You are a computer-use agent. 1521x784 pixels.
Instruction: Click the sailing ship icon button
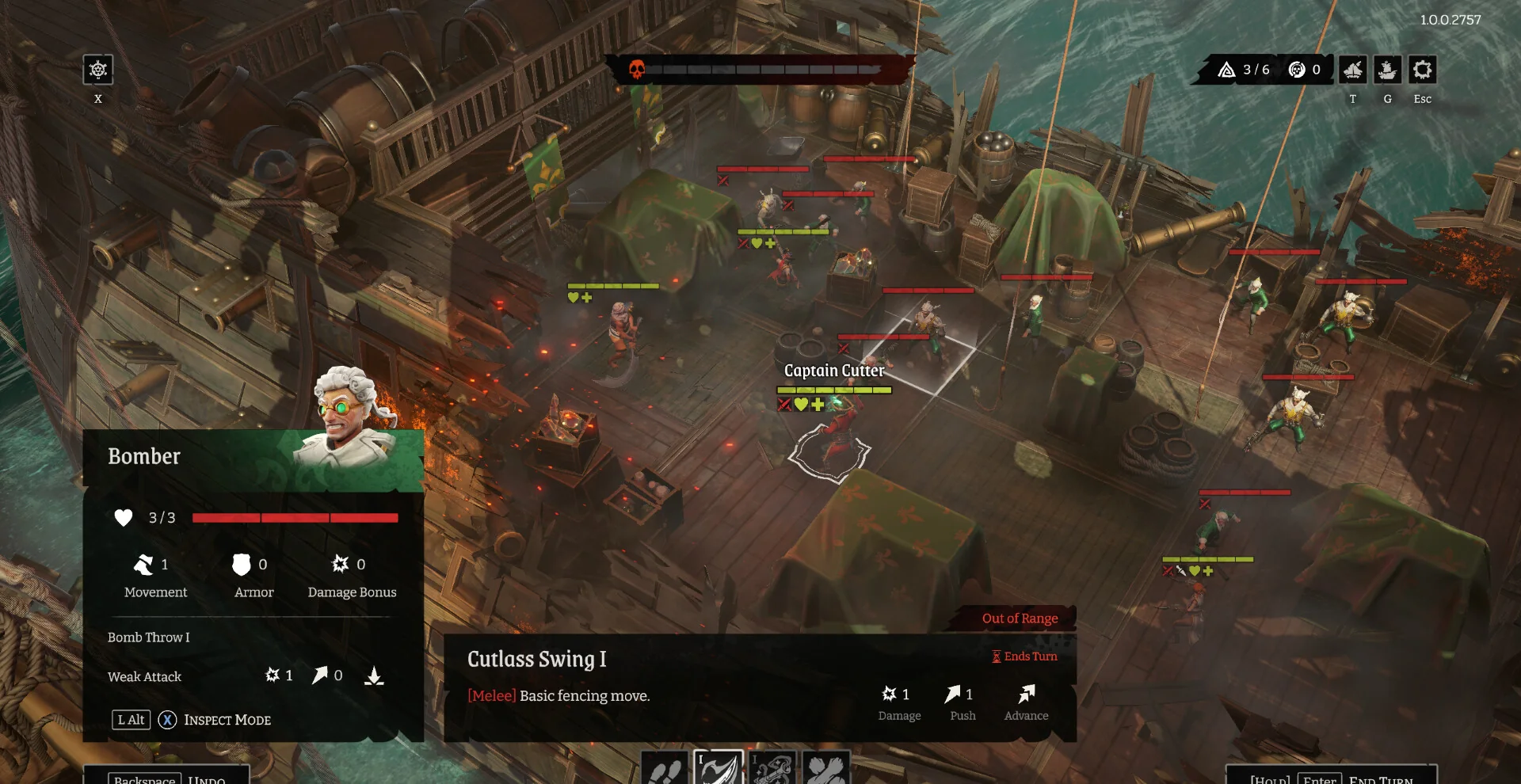pyautogui.click(x=1387, y=70)
